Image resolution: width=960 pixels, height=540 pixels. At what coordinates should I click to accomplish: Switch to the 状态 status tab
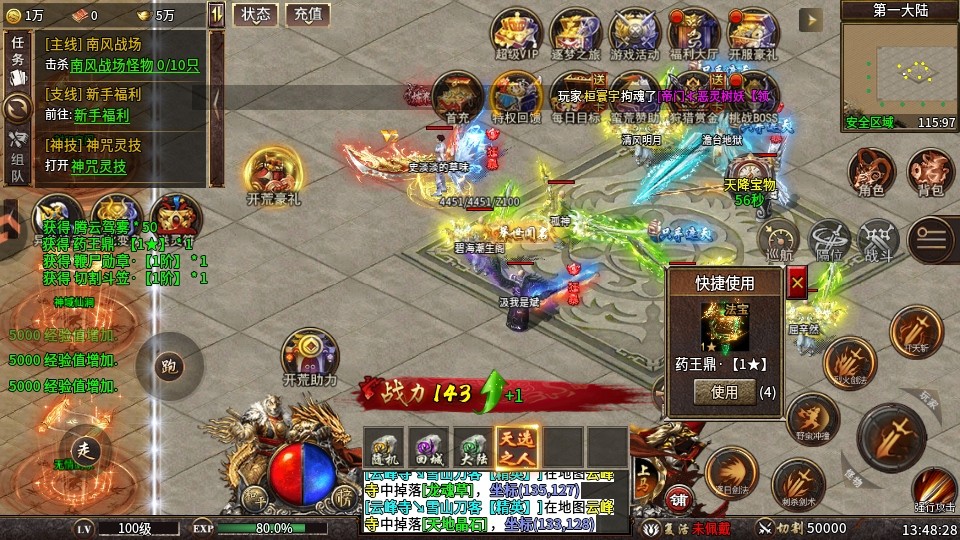point(255,14)
